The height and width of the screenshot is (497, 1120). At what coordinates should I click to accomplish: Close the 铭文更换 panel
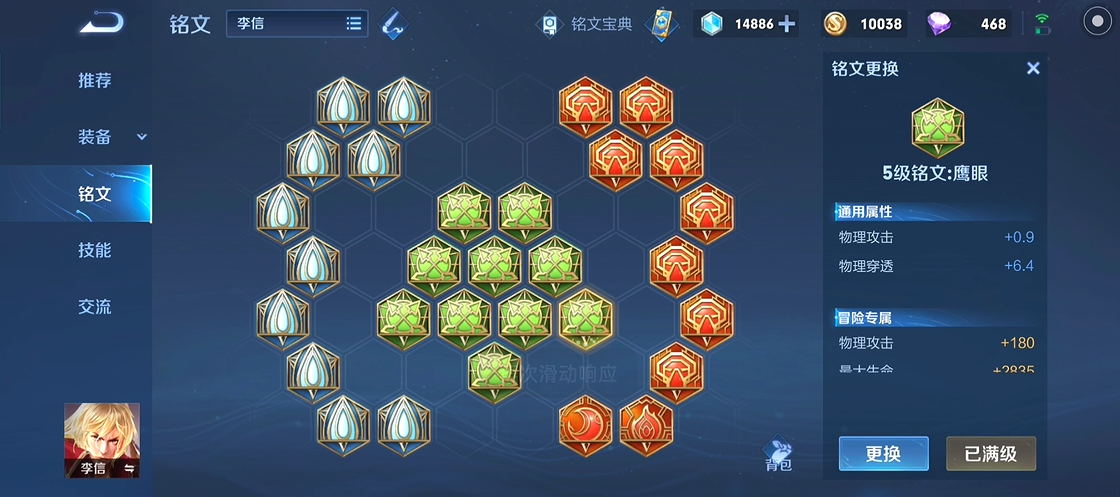click(1033, 68)
